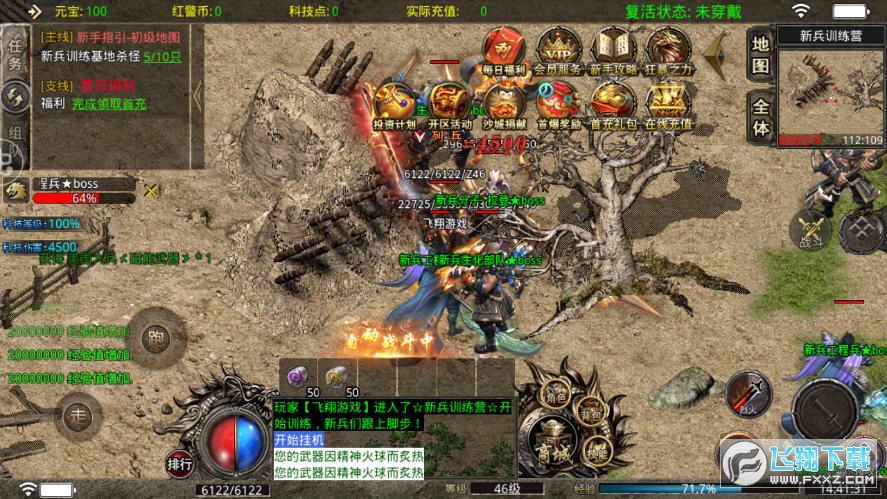Open the 首爆奖励 reward icon
Image resolution: width=887 pixels, height=499 pixels.
tap(558, 105)
